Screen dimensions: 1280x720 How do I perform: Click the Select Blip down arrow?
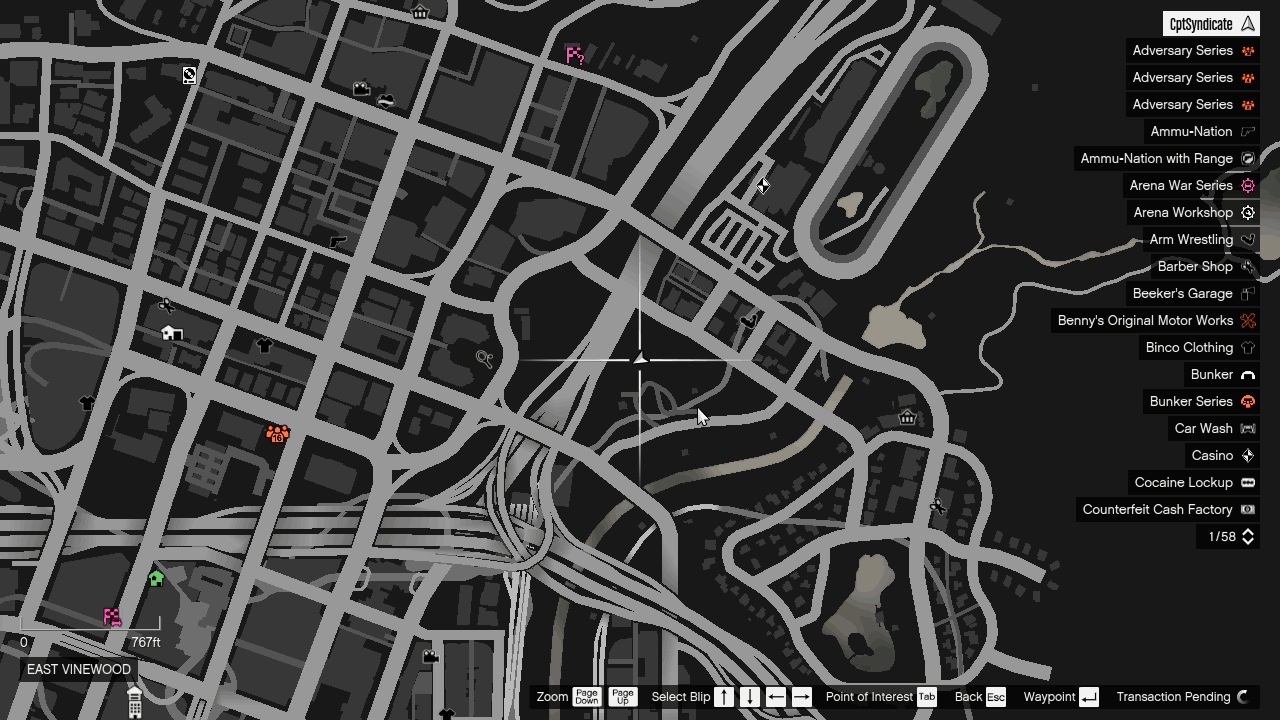749,697
